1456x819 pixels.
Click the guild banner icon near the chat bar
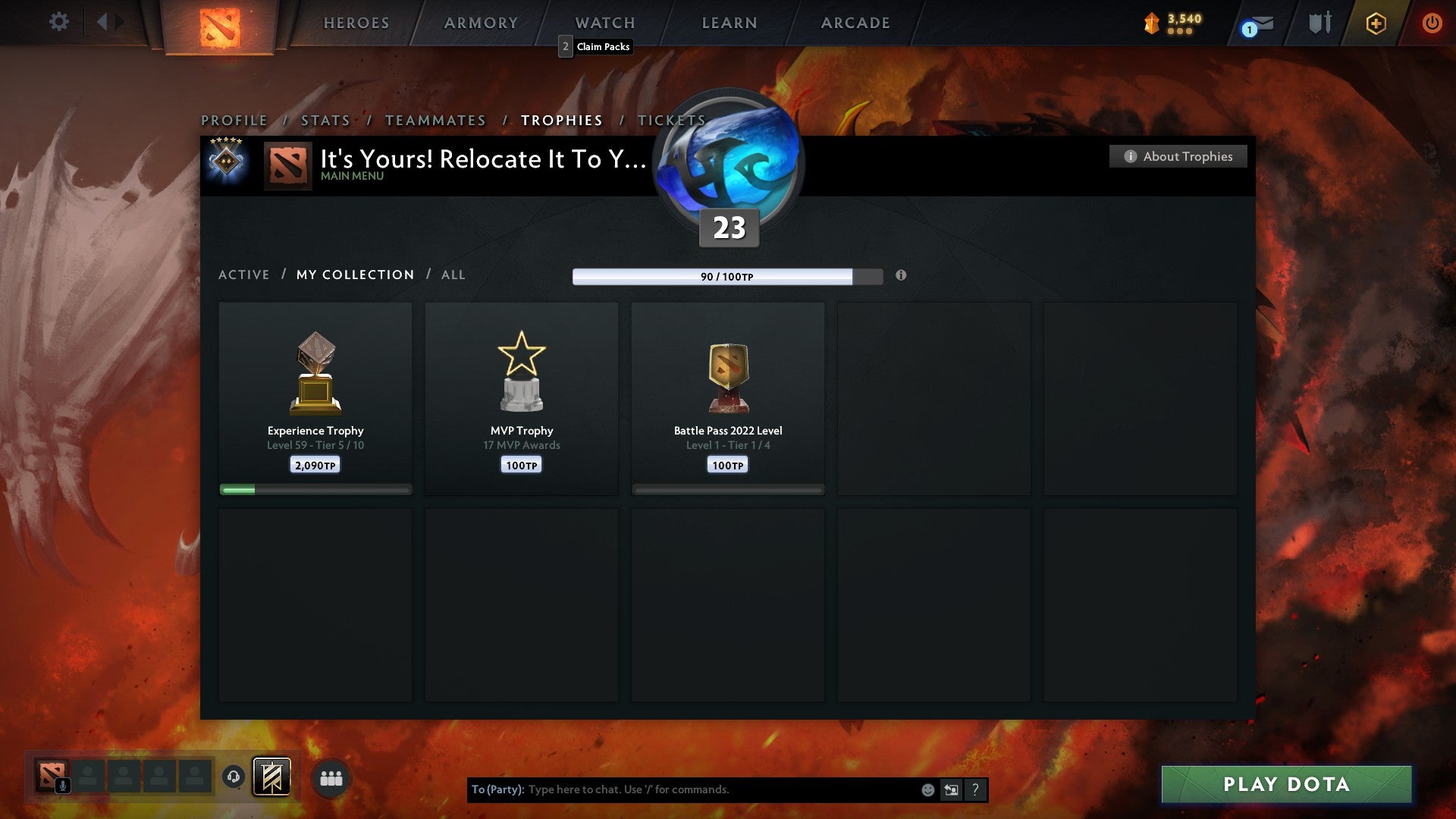pos(270,777)
